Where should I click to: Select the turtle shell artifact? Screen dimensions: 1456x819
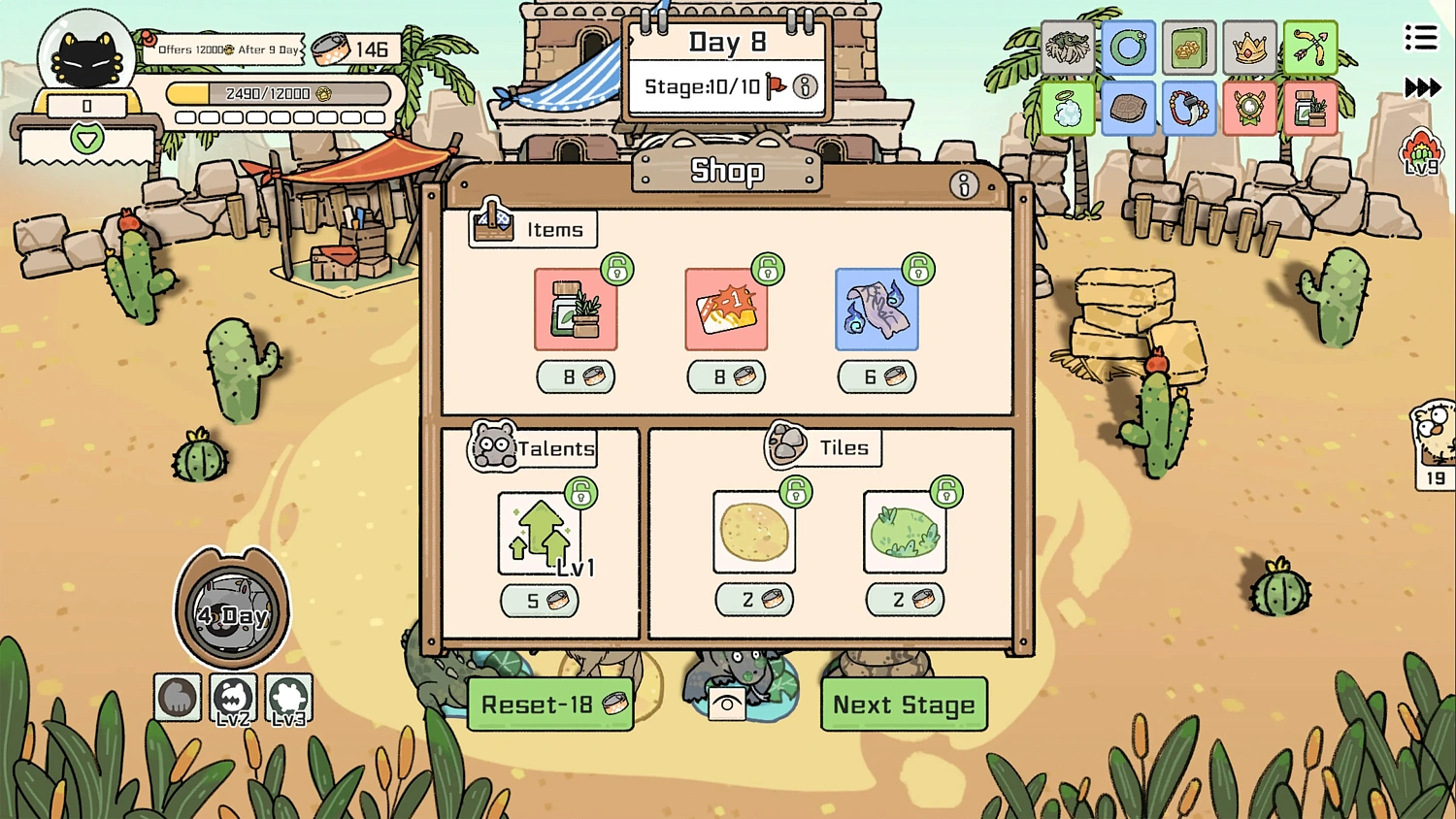pyautogui.click(x=1128, y=107)
